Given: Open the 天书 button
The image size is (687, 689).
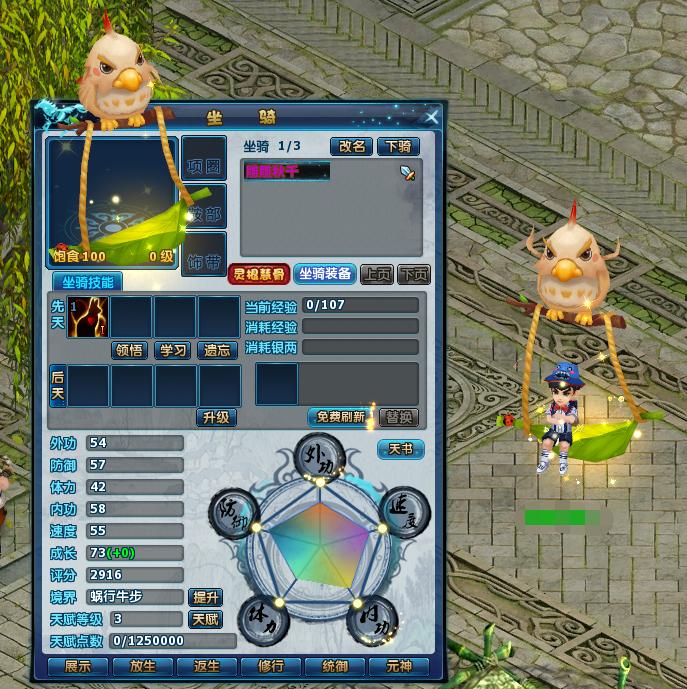Looking at the screenshot, I should tap(400, 449).
